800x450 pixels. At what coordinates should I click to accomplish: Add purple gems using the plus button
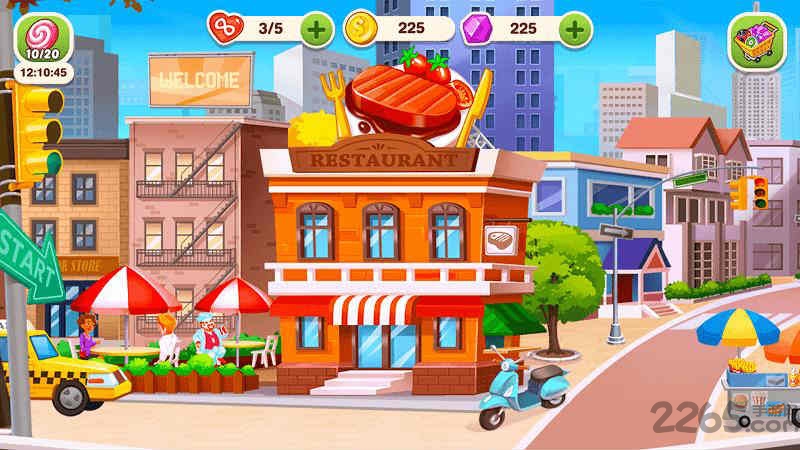[x=574, y=29]
